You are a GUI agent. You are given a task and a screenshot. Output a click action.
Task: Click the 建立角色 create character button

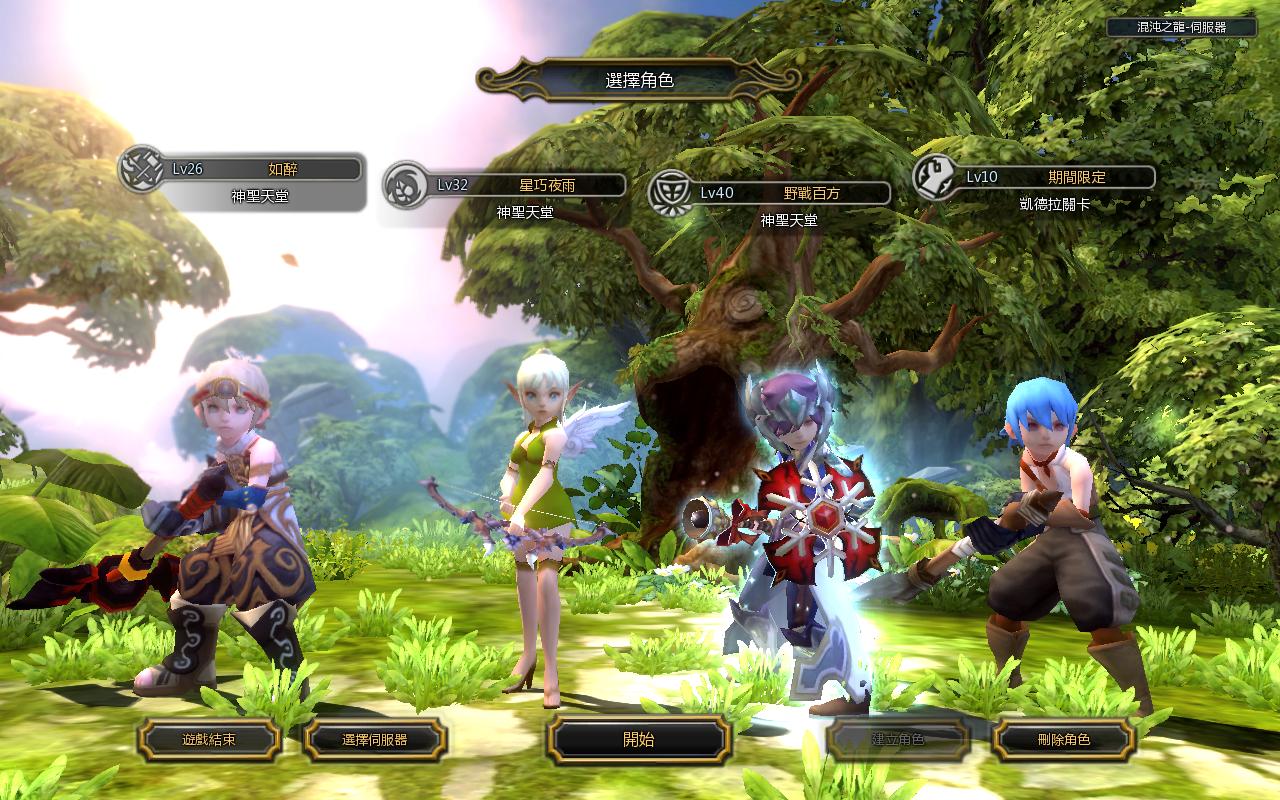pos(898,740)
